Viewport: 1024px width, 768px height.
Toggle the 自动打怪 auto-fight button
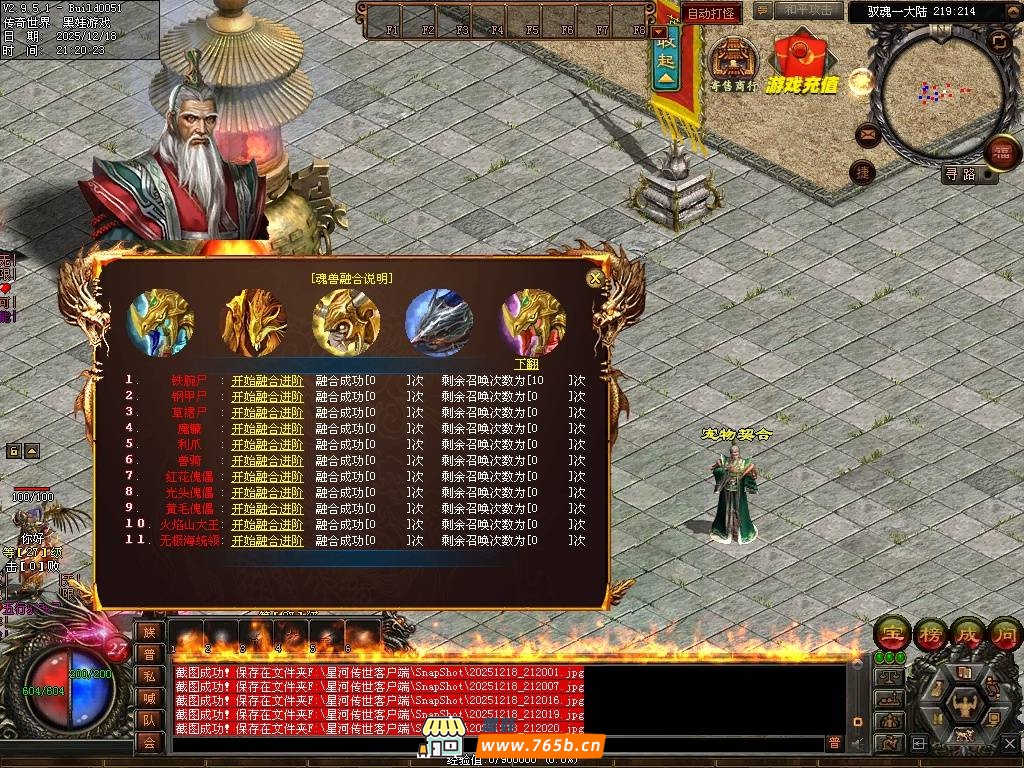pos(711,14)
